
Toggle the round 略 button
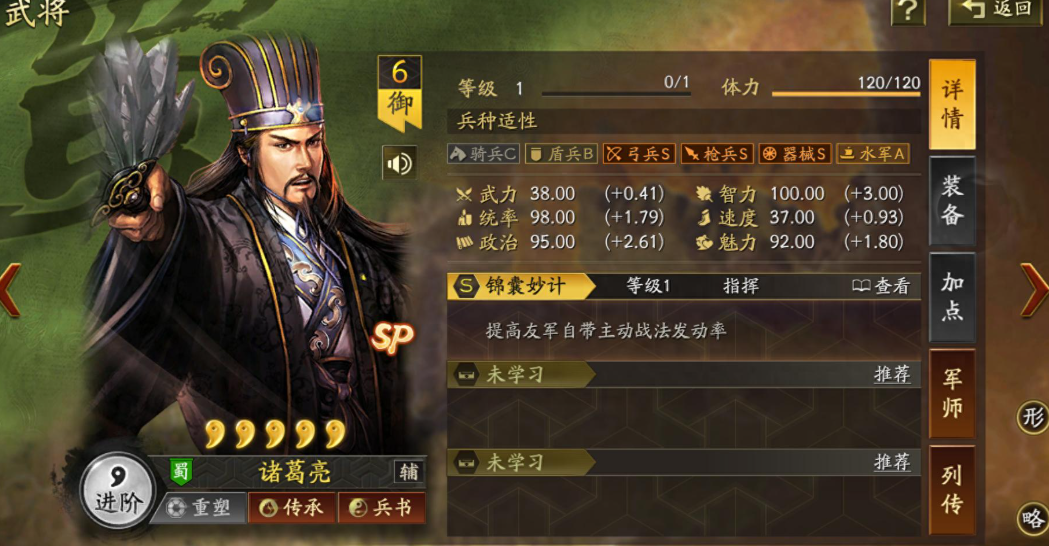coord(1033,518)
